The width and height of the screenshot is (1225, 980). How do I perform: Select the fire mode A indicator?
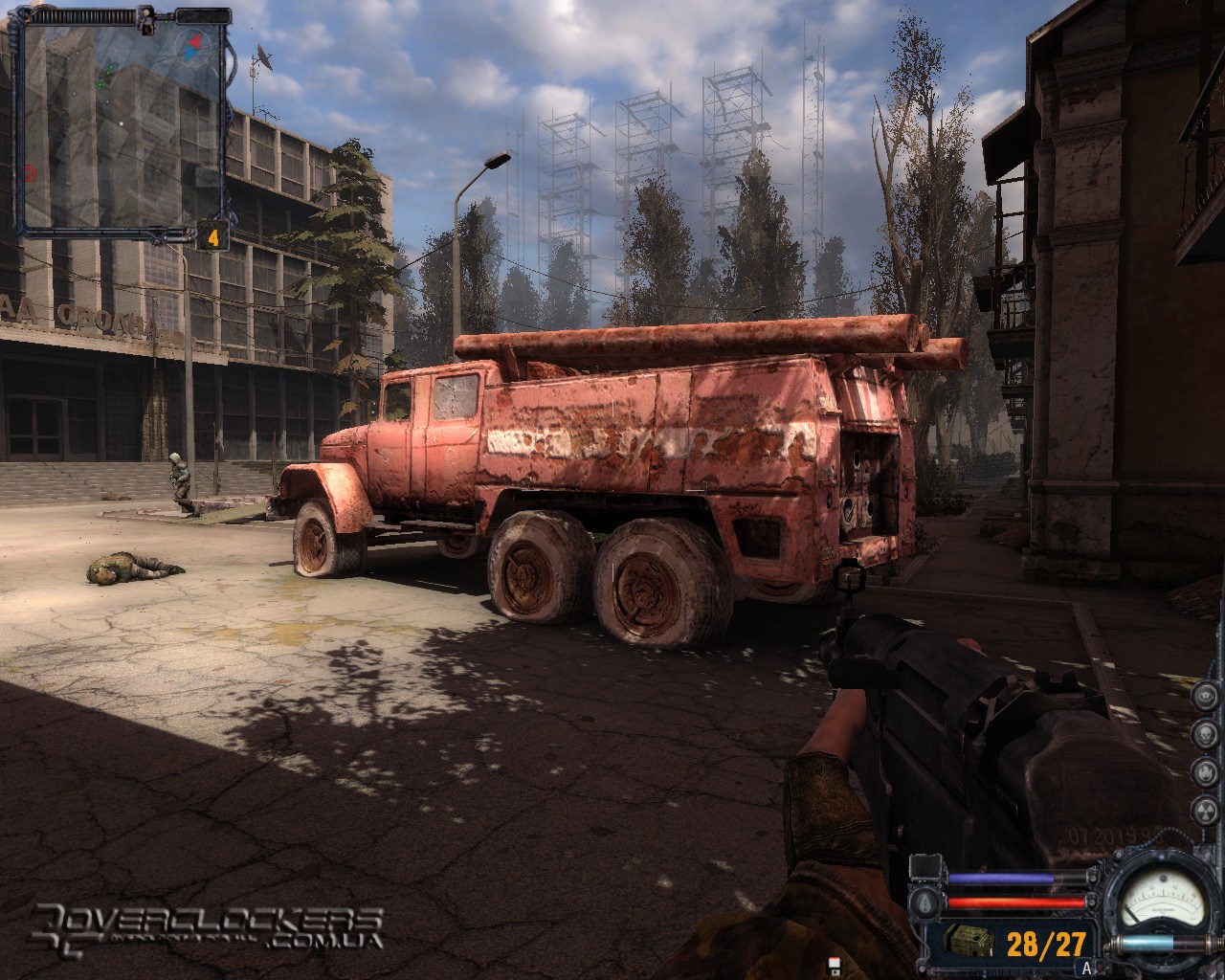[x=1086, y=968]
